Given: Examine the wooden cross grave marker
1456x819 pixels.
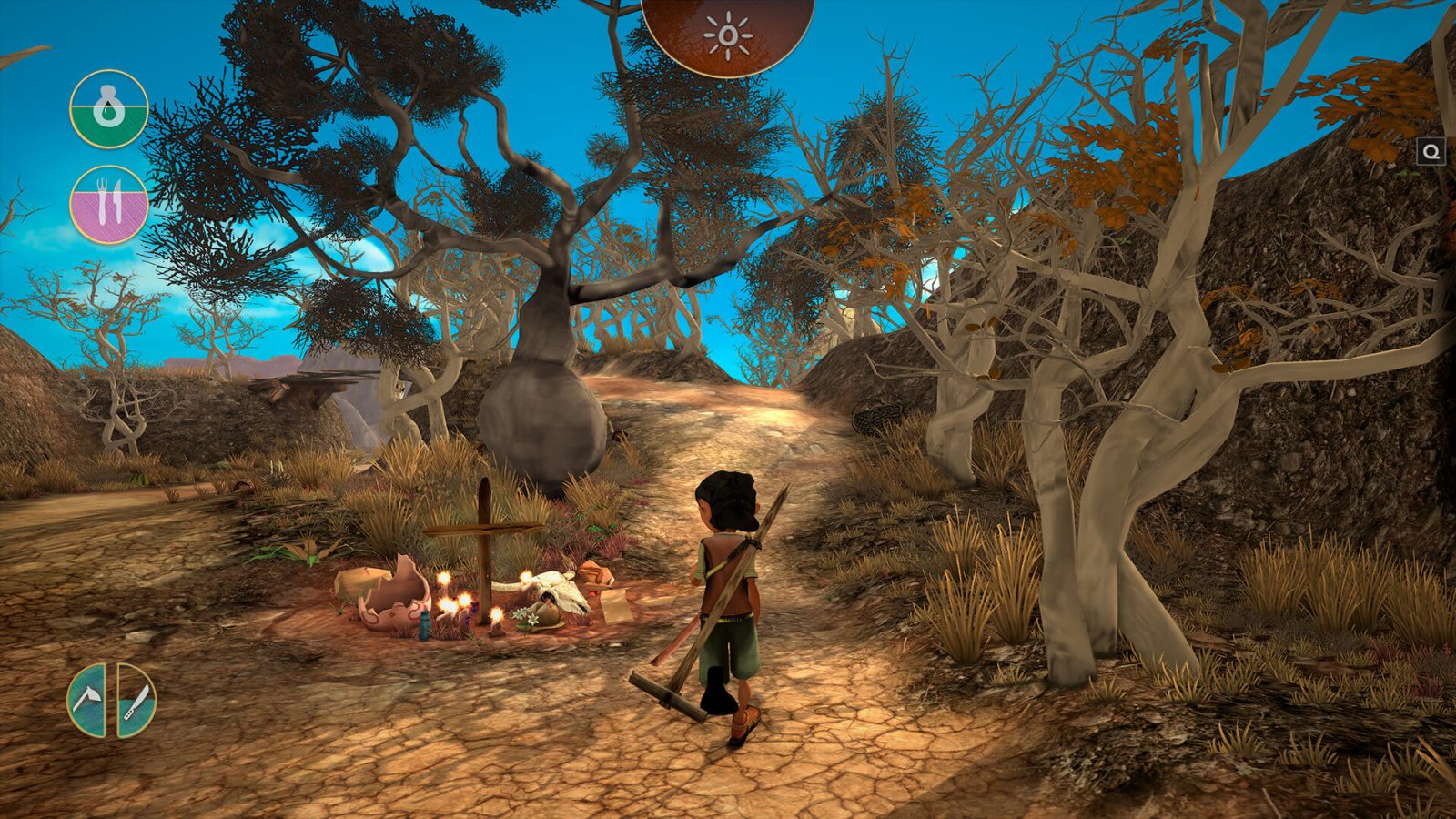Looking at the screenshot, I should point(482,546).
